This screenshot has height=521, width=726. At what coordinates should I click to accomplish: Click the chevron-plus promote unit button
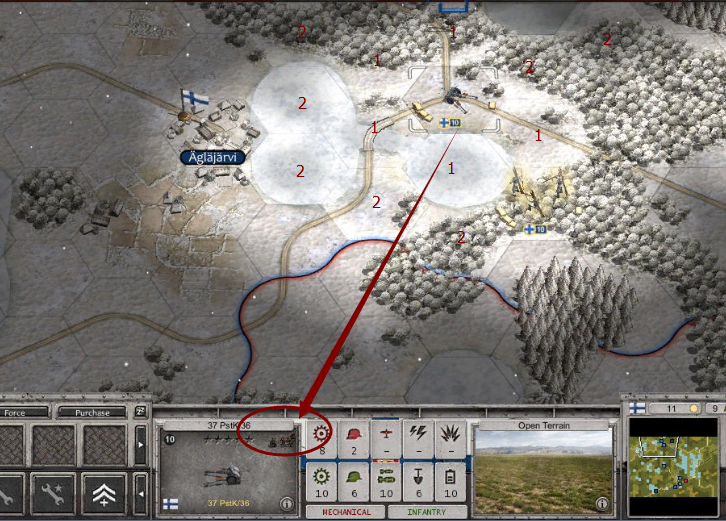click(x=104, y=492)
